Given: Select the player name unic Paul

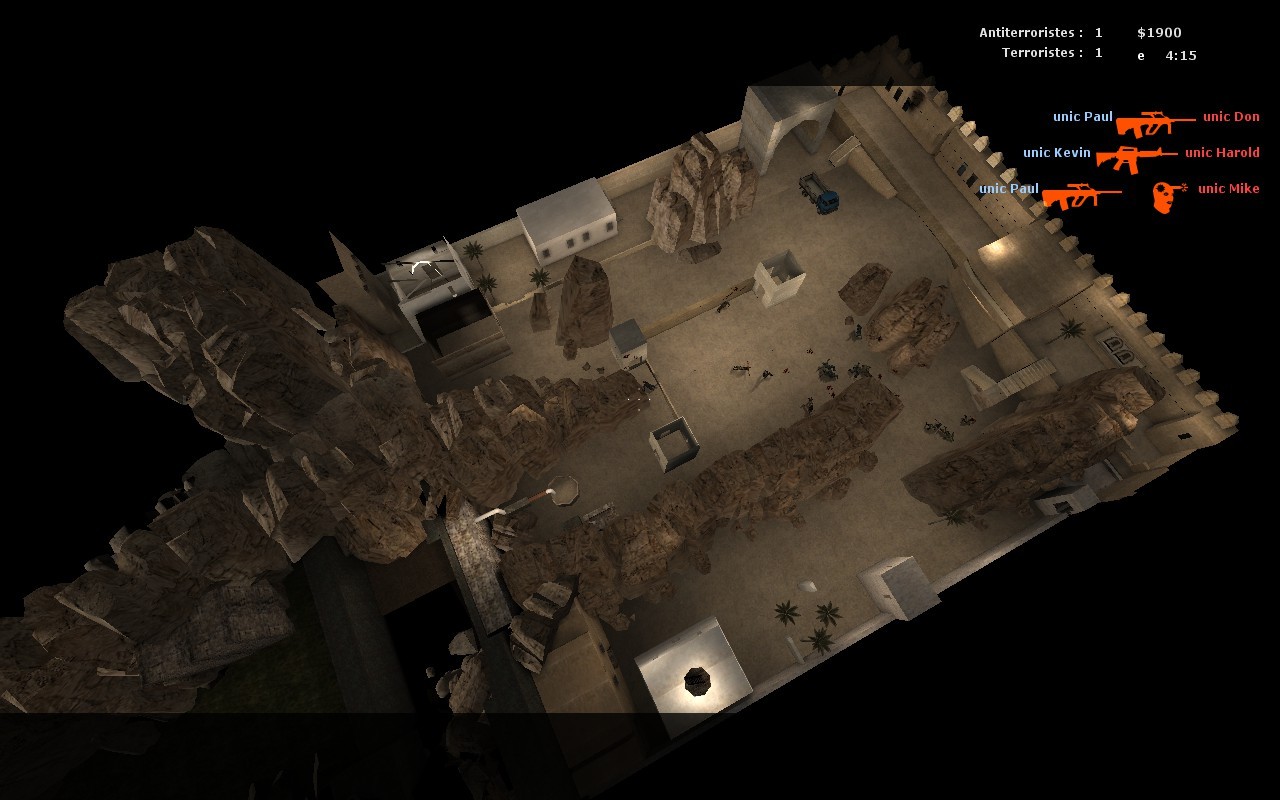Looking at the screenshot, I should click(x=1082, y=117).
